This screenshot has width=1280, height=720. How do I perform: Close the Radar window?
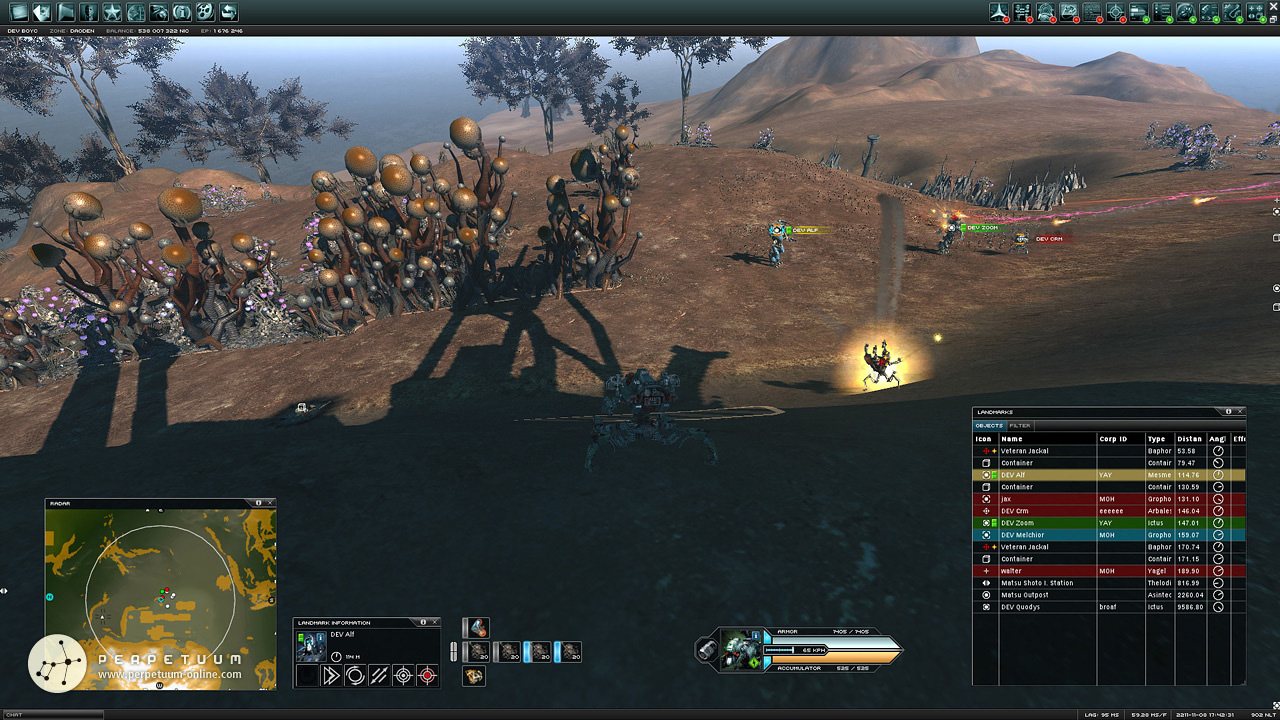pyautogui.click(x=270, y=503)
